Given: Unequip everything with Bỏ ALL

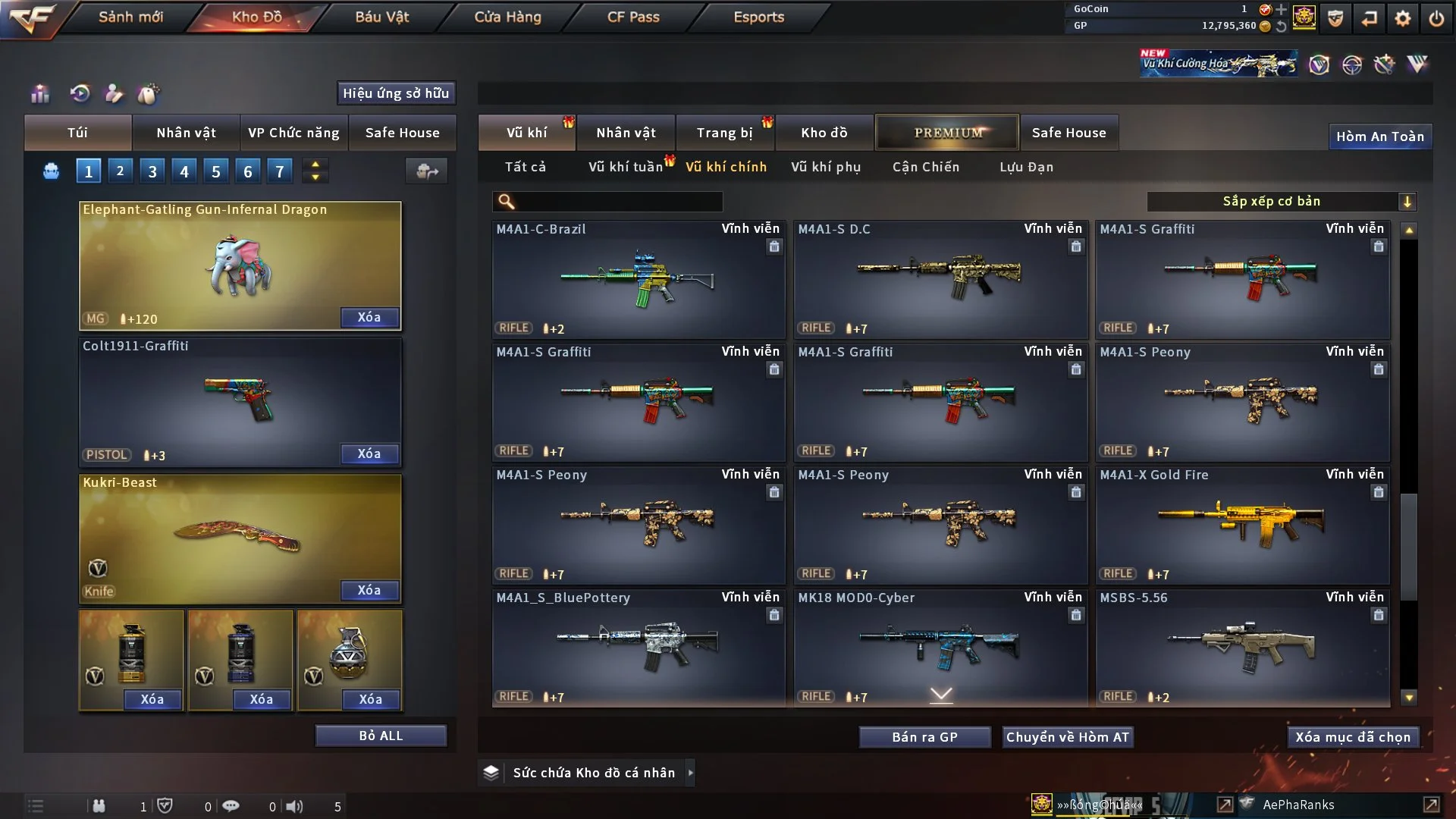Looking at the screenshot, I should (381, 736).
